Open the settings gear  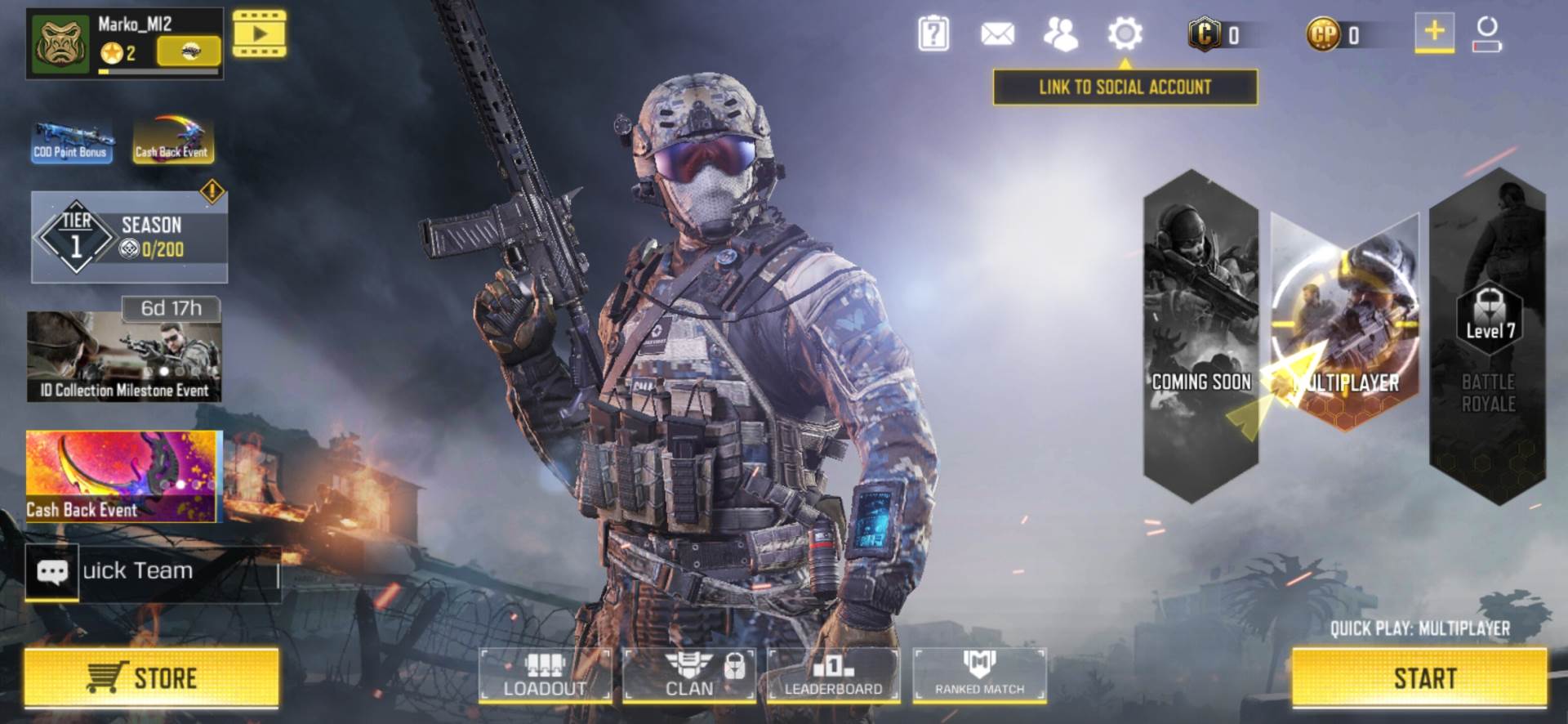click(x=1127, y=34)
